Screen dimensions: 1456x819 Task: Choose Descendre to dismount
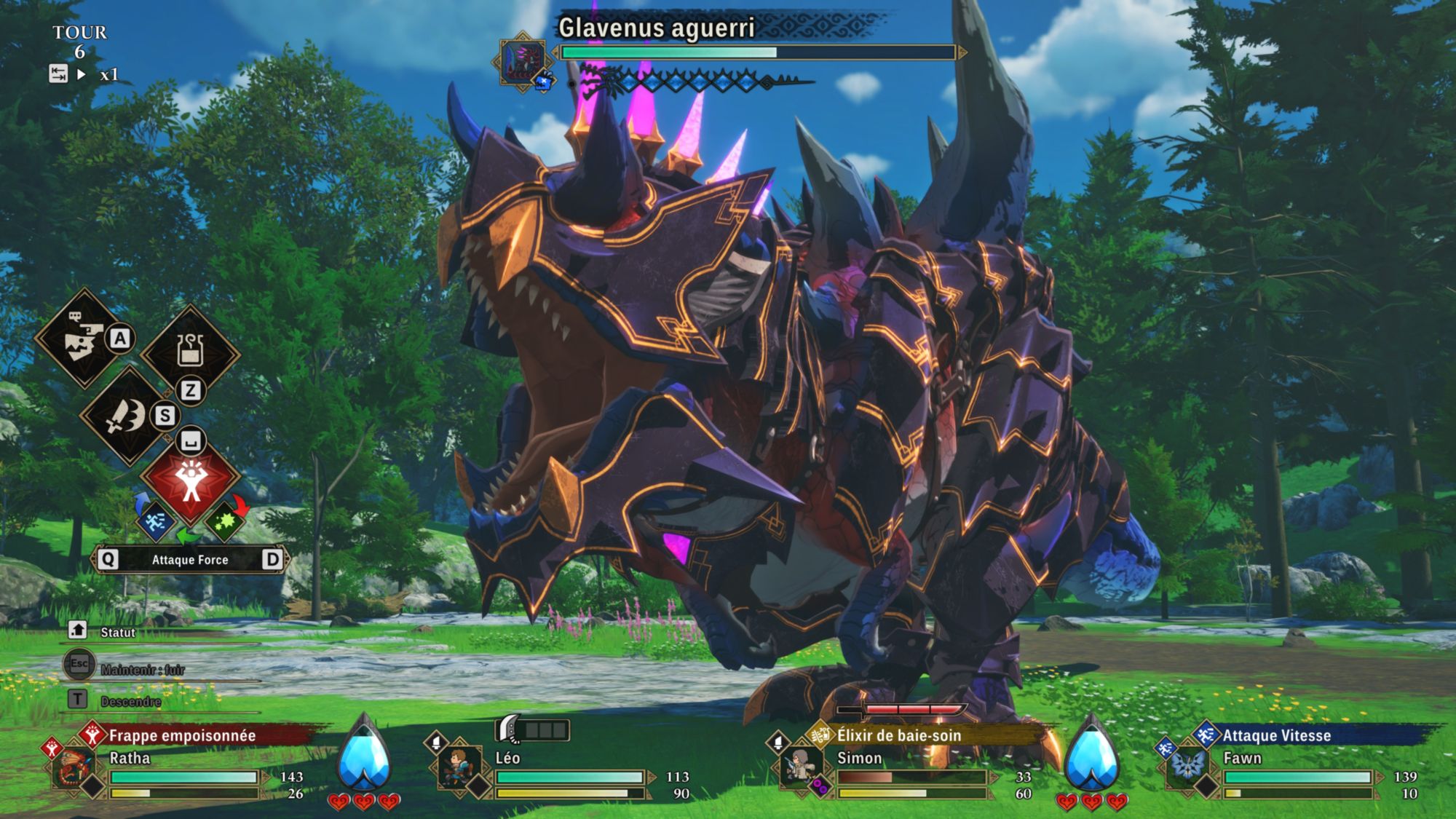(x=130, y=701)
